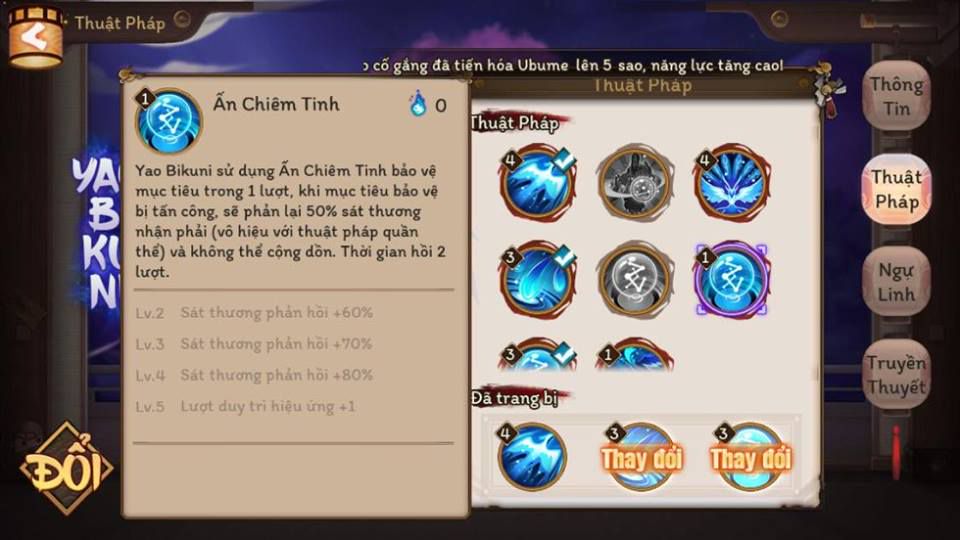This screenshot has height=540, width=960.
Task: Select the Ngự Linh tab
Action: pos(896,282)
